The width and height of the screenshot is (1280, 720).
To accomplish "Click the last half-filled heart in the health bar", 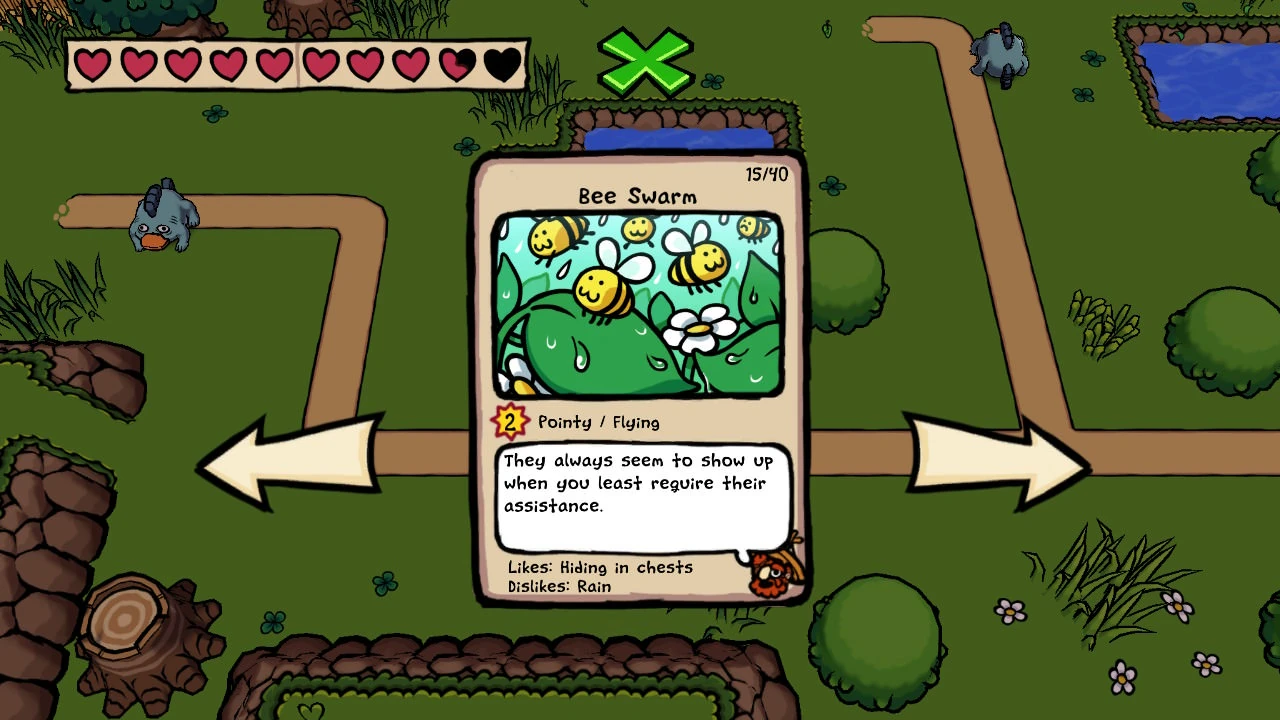I will [x=458, y=63].
